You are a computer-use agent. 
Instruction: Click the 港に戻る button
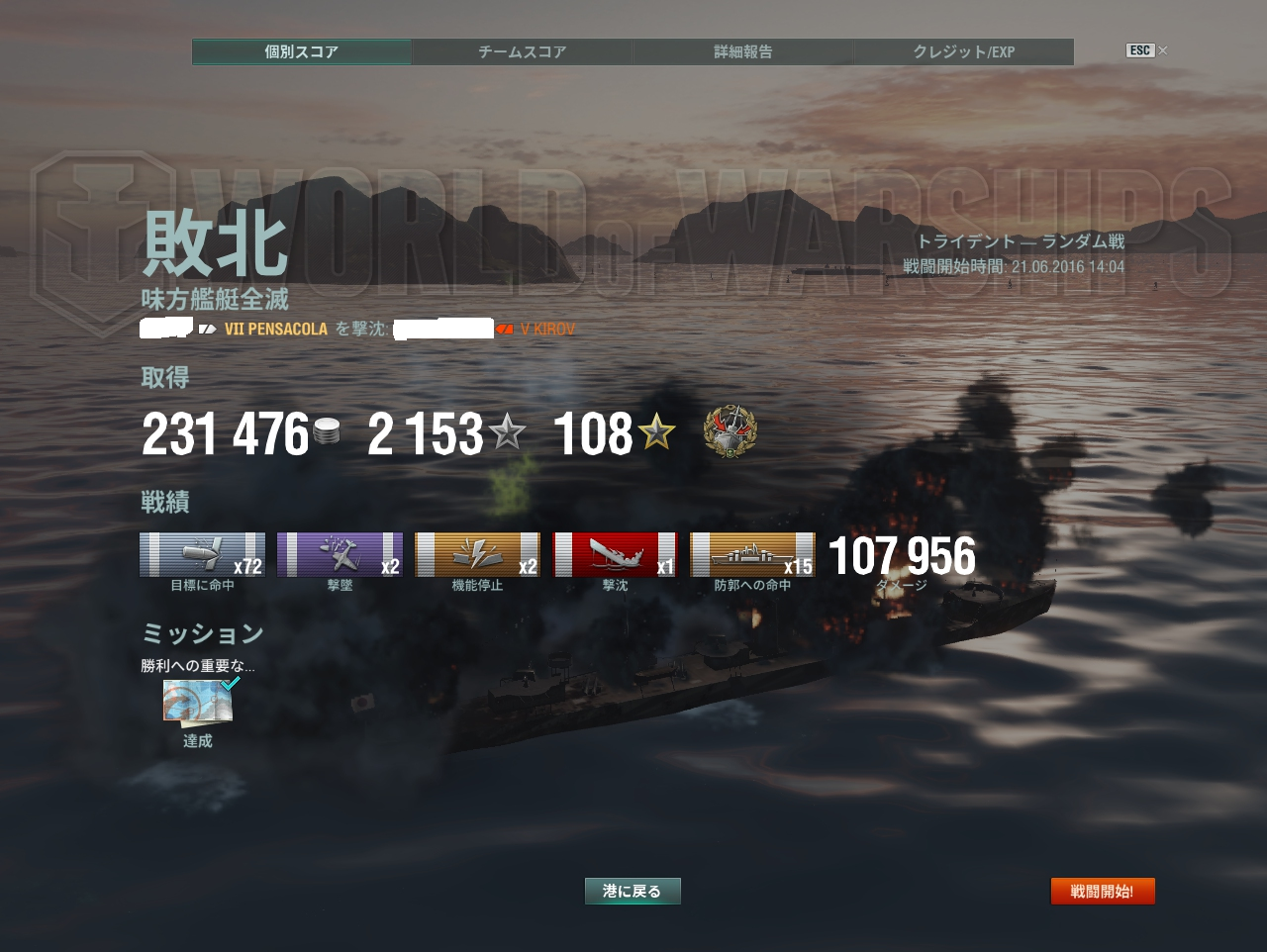click(632, 891)
